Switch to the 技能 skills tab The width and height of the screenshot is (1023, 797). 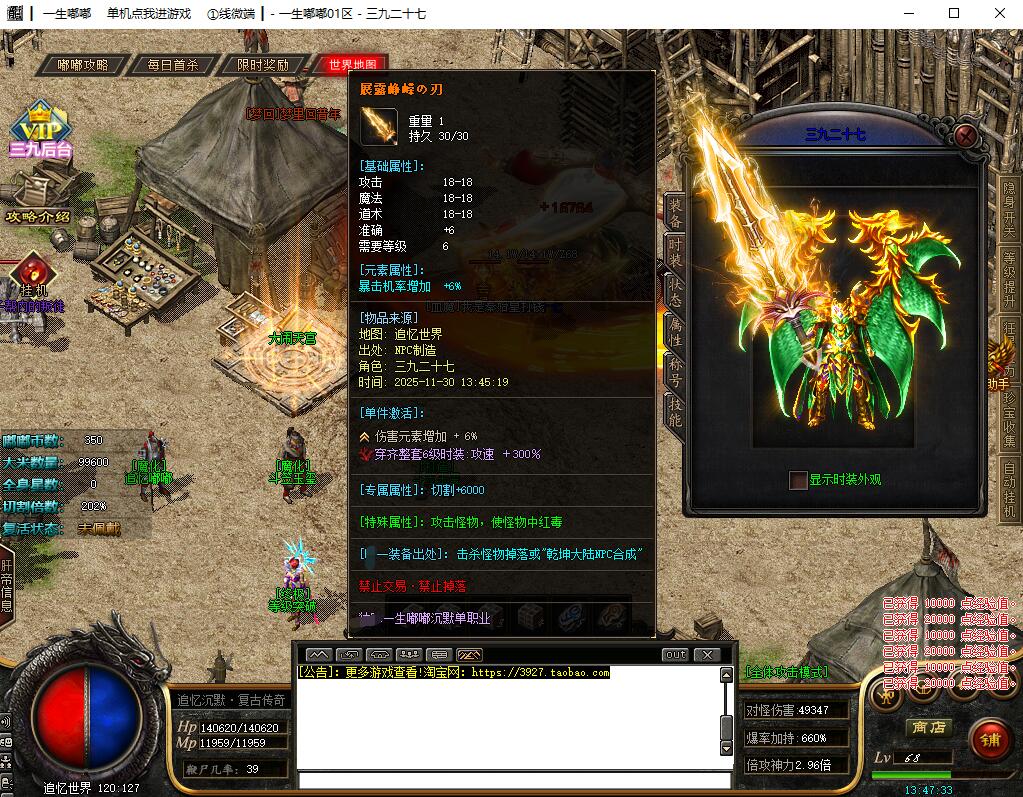point(675,411)
